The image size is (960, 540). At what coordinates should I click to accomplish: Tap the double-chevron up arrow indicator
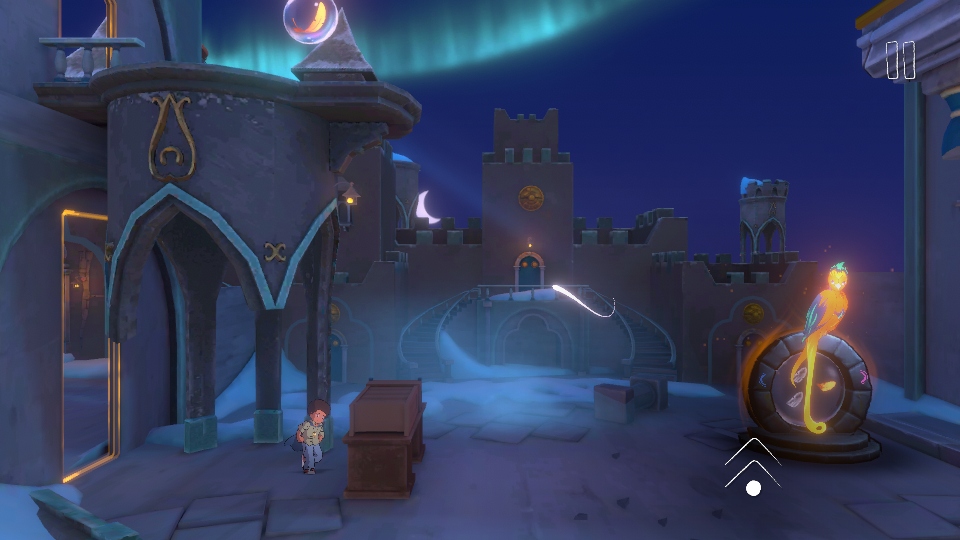click(753, 461)
